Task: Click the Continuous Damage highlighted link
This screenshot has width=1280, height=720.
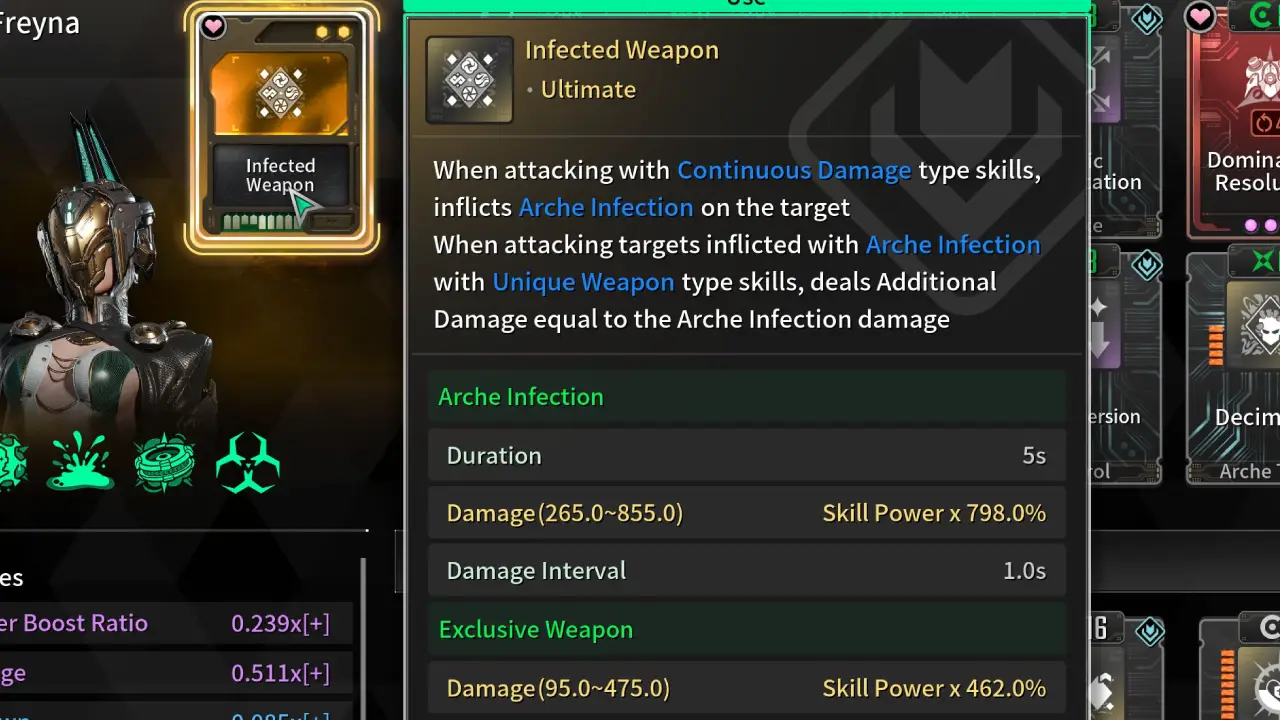Action: (x=794, y=170)
